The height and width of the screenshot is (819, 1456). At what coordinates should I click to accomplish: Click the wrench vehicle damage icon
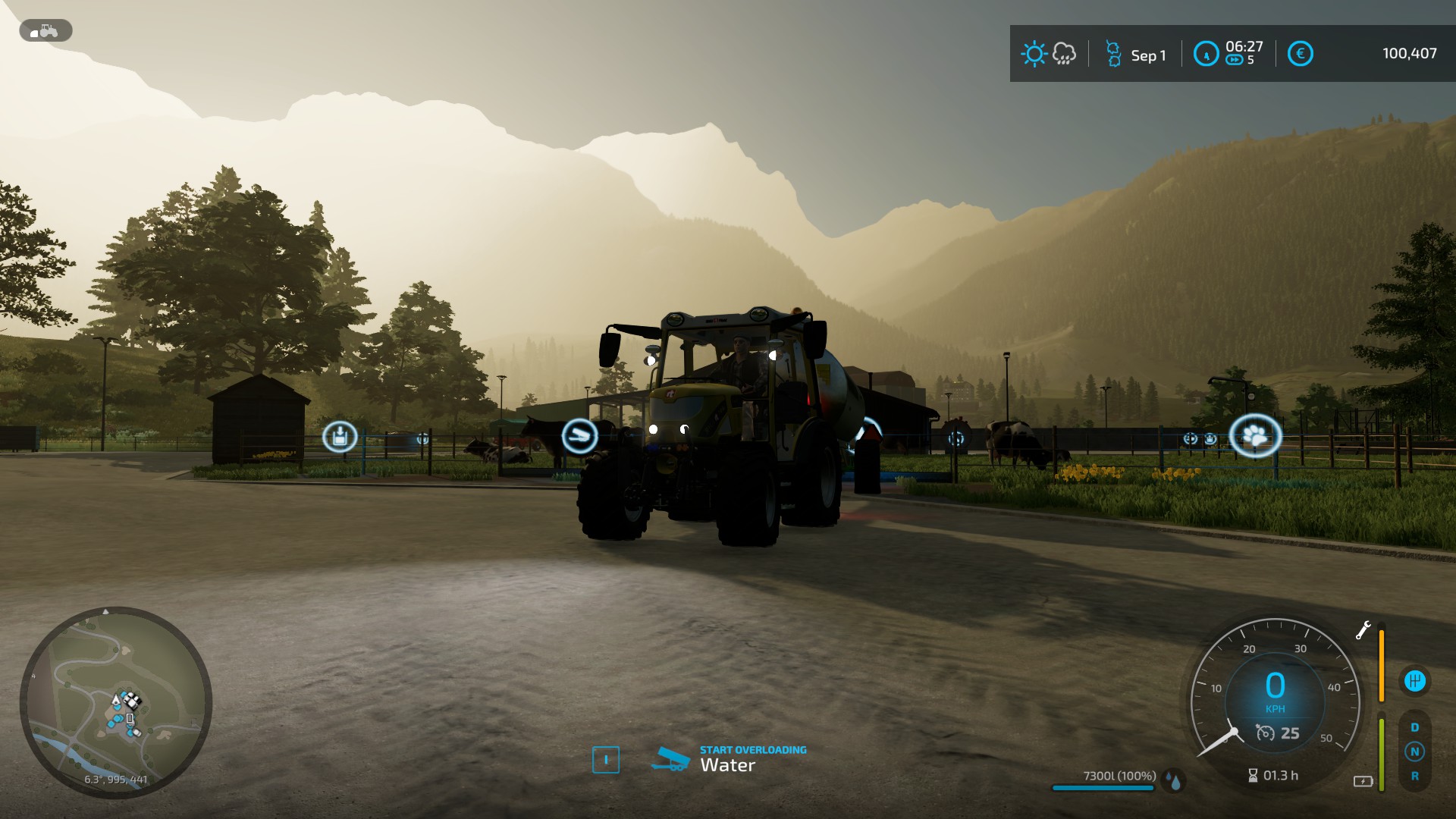(1363, 630)
